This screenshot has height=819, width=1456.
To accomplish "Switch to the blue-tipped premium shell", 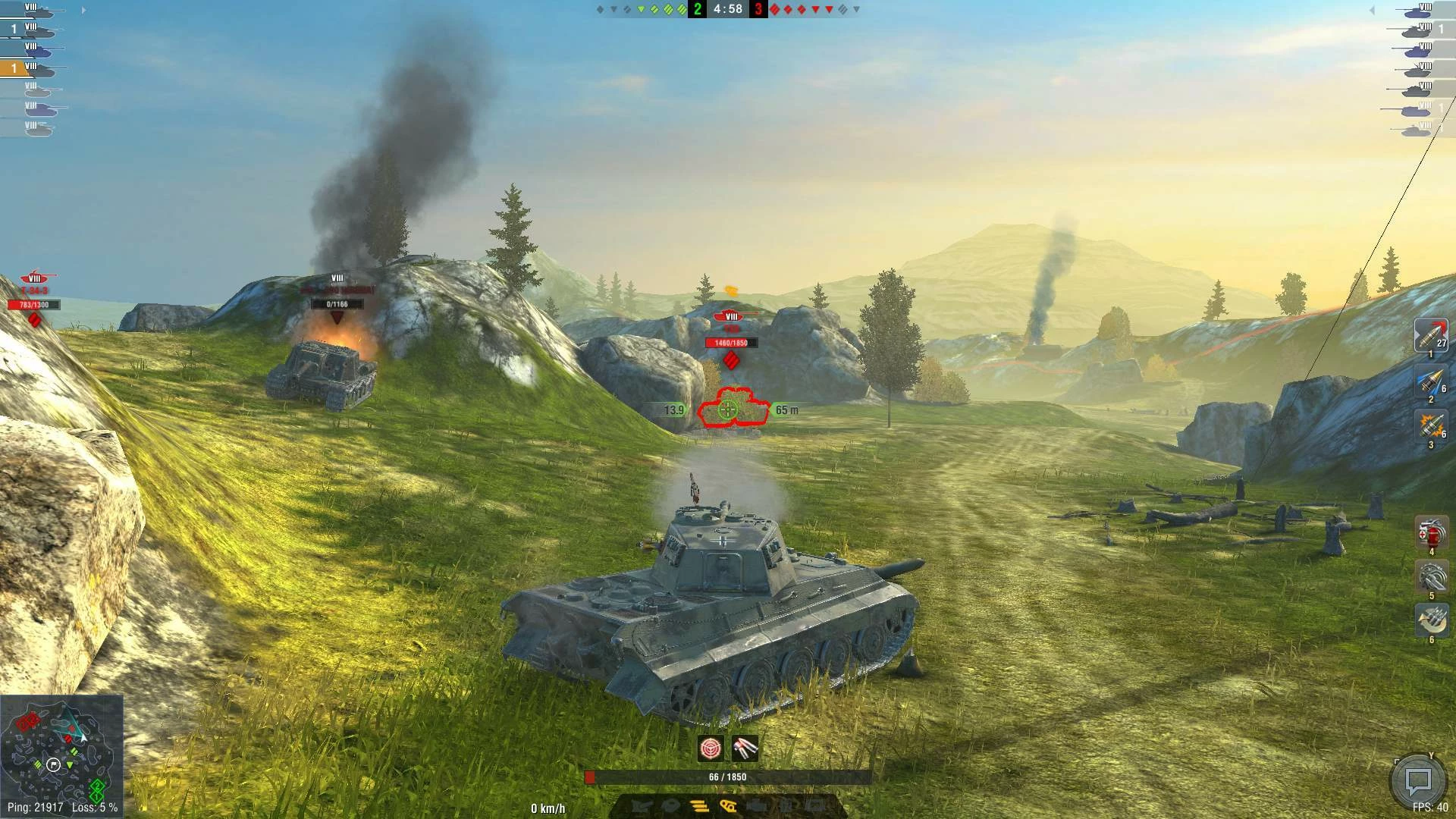I will coord(1430,381).
